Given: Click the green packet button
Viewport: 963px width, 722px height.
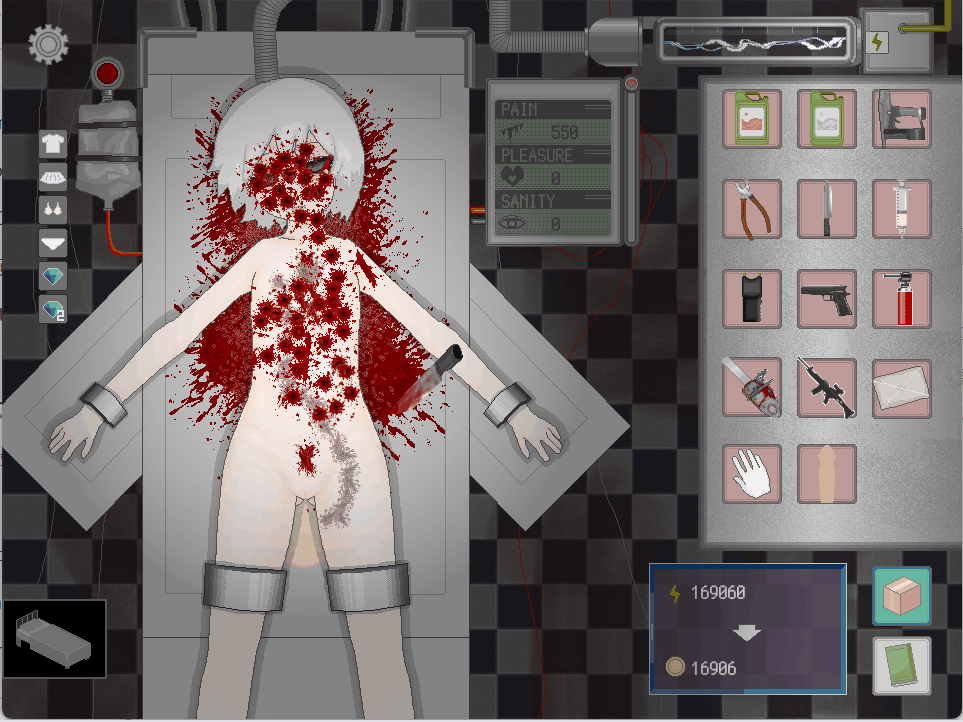Looking at the screenshot, I should pos(902,665).
